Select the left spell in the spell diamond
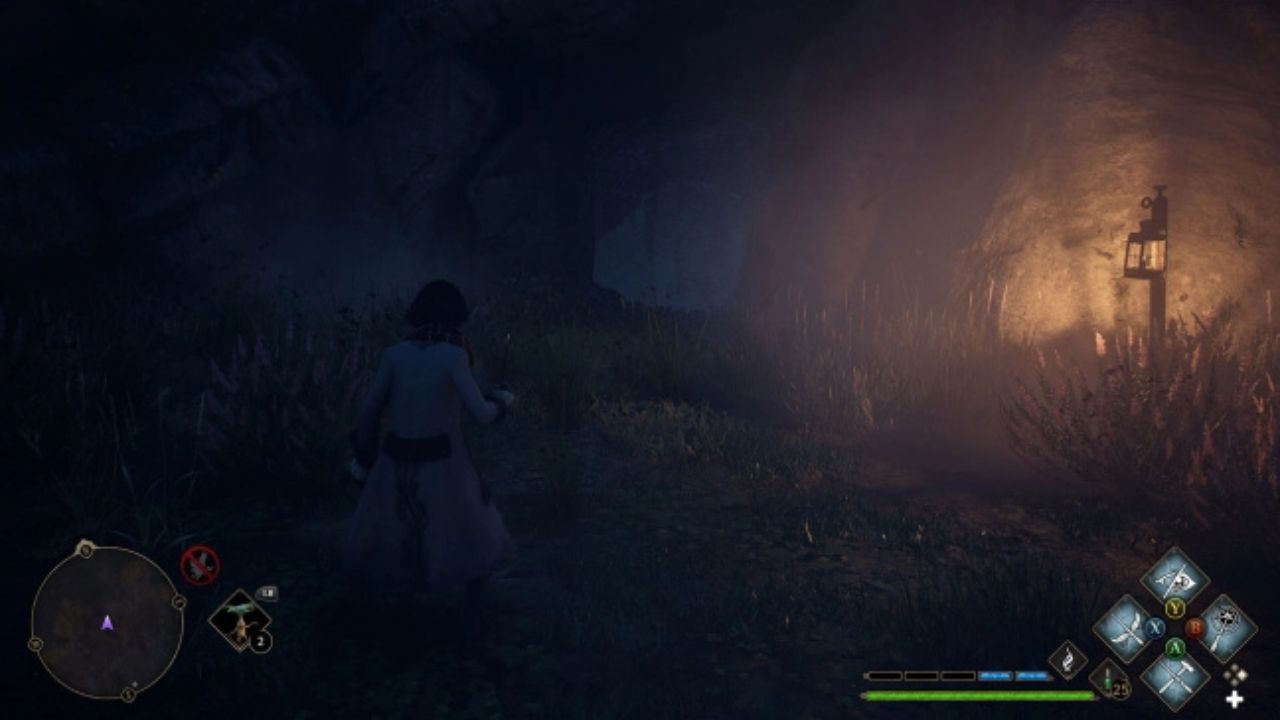 [1126, 627]
